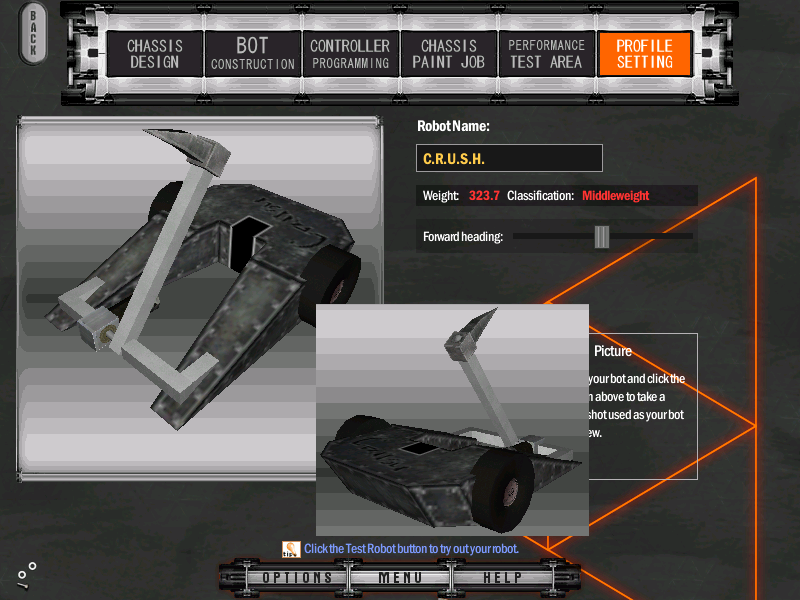800x600 pixels.
Task: Open the Help section
Action: point(502,578)
